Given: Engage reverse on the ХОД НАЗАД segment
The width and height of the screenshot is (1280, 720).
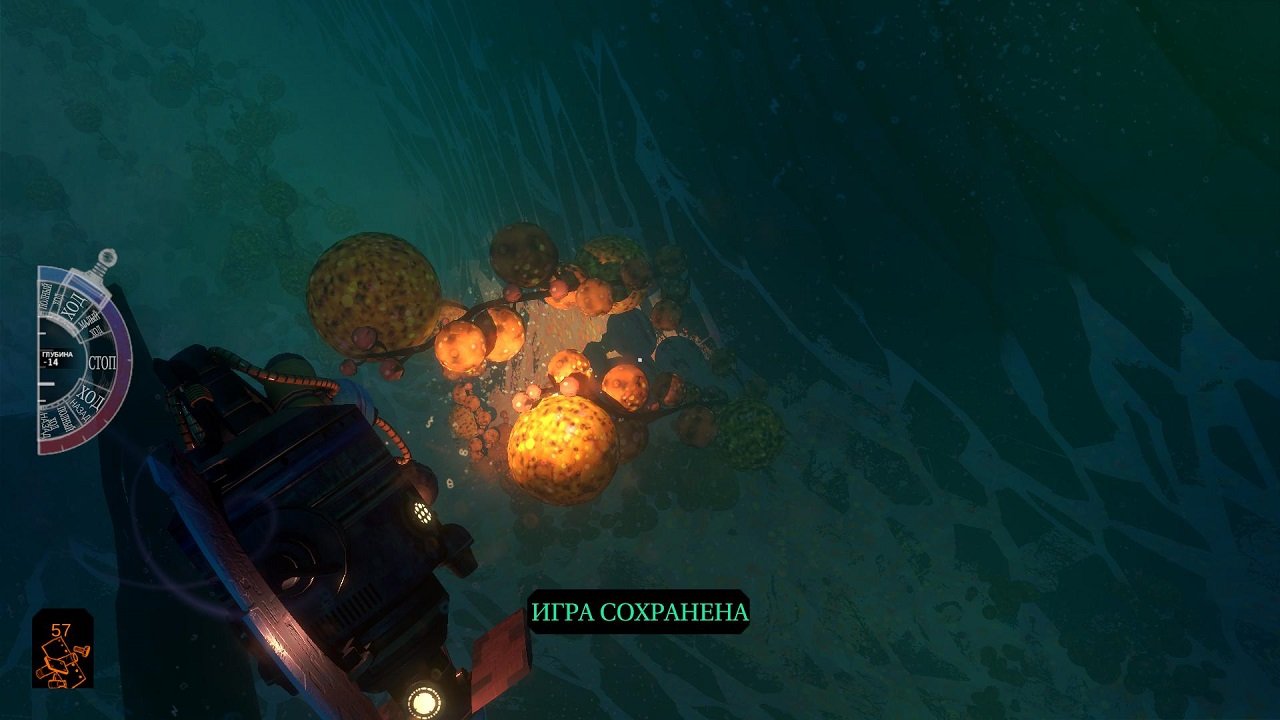Looking at the screenshot, I should 90,400.
